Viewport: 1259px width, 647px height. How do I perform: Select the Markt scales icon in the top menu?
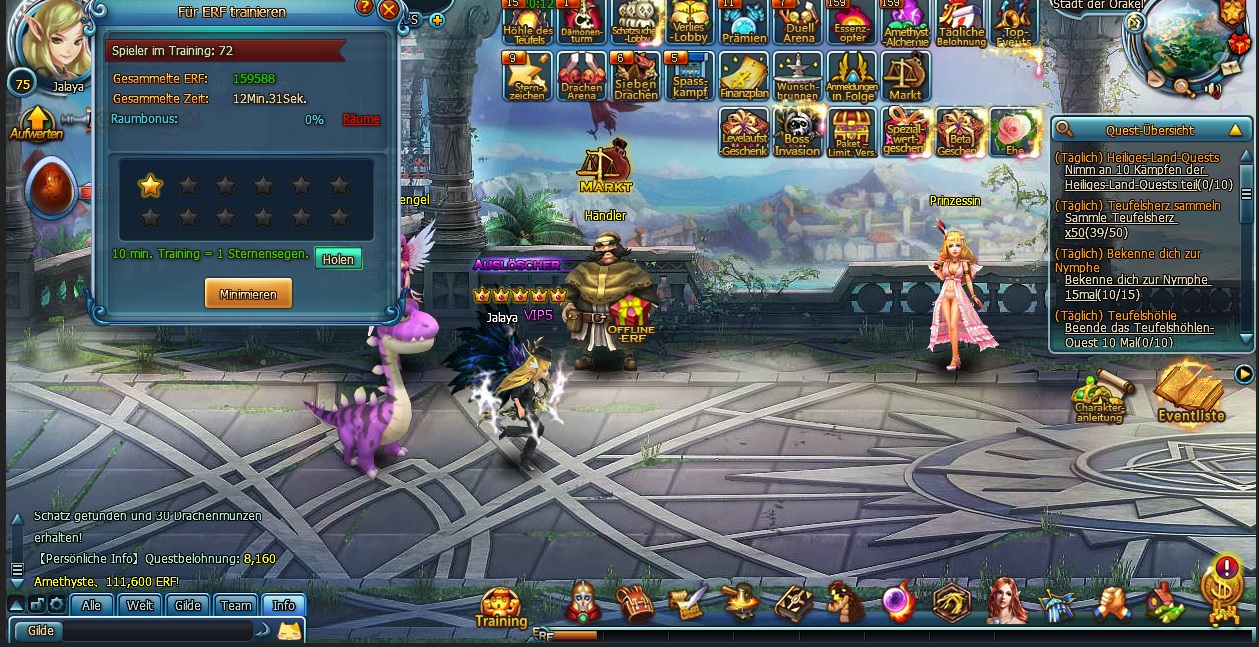coord(905,77)
